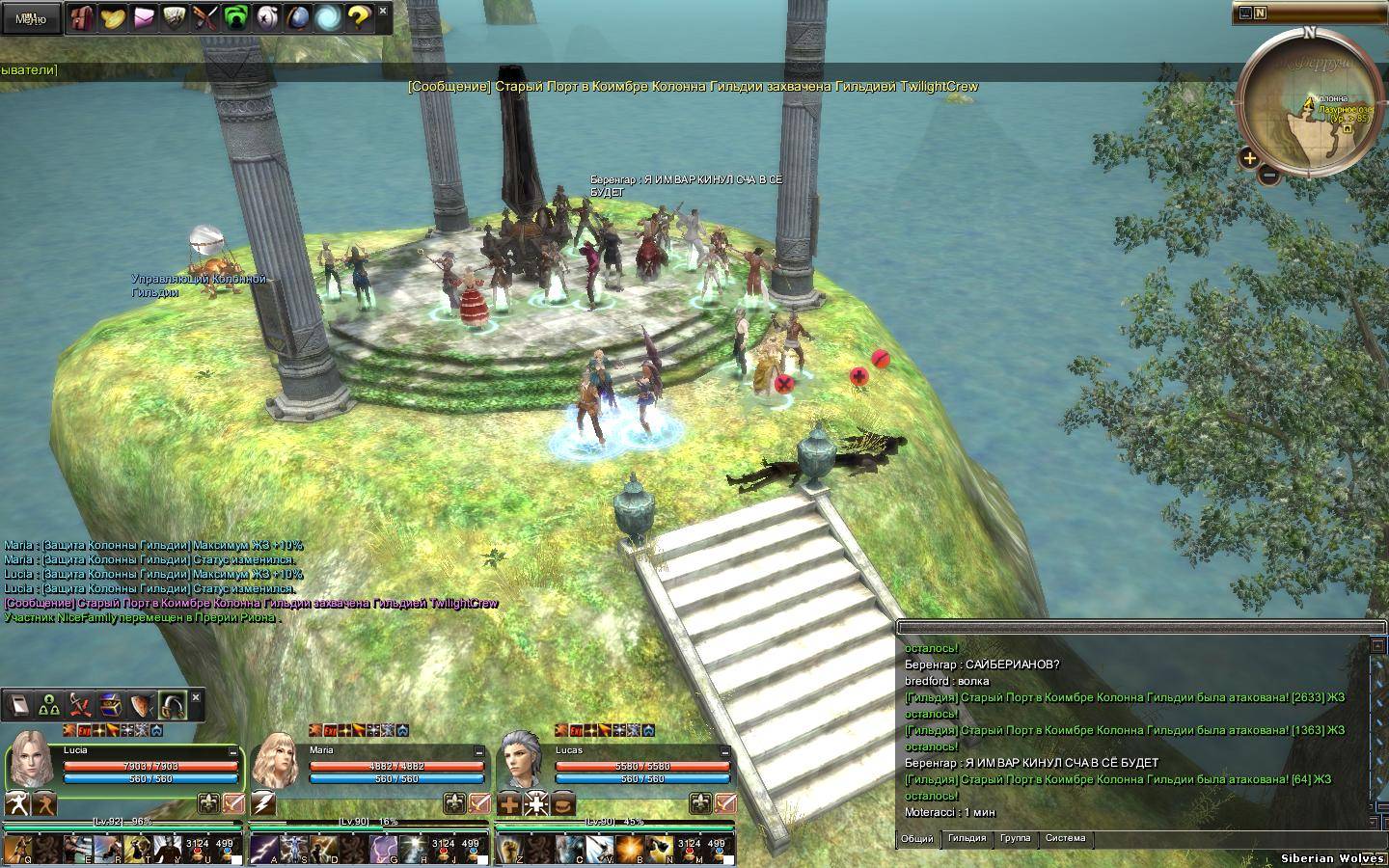Open the treasure chest icon in small toolbar

pos(109,706)
